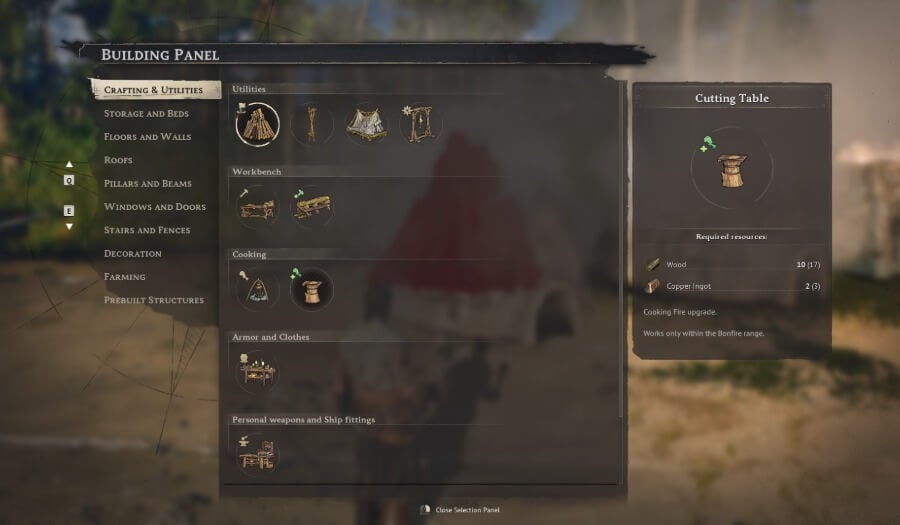Switch to Stairs and Fences
The image size is (900, 525).
click(x=146, y=230)
